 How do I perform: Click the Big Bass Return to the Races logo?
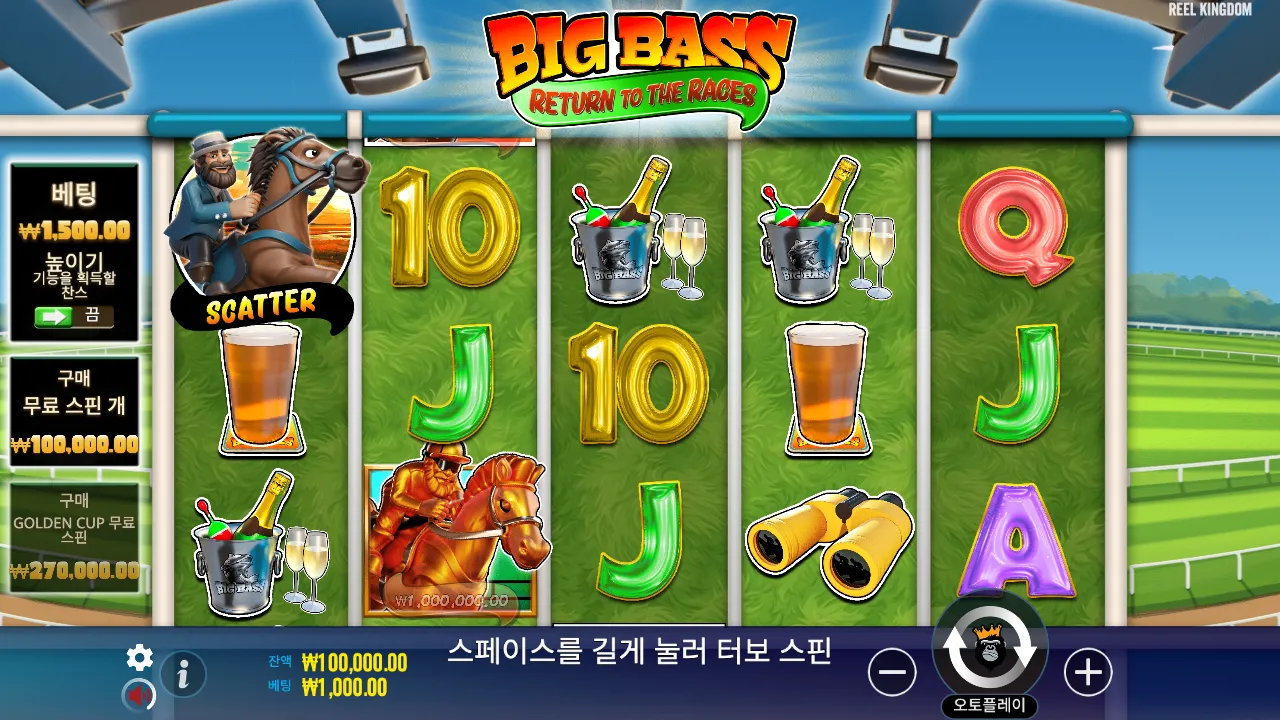[633, 62]
